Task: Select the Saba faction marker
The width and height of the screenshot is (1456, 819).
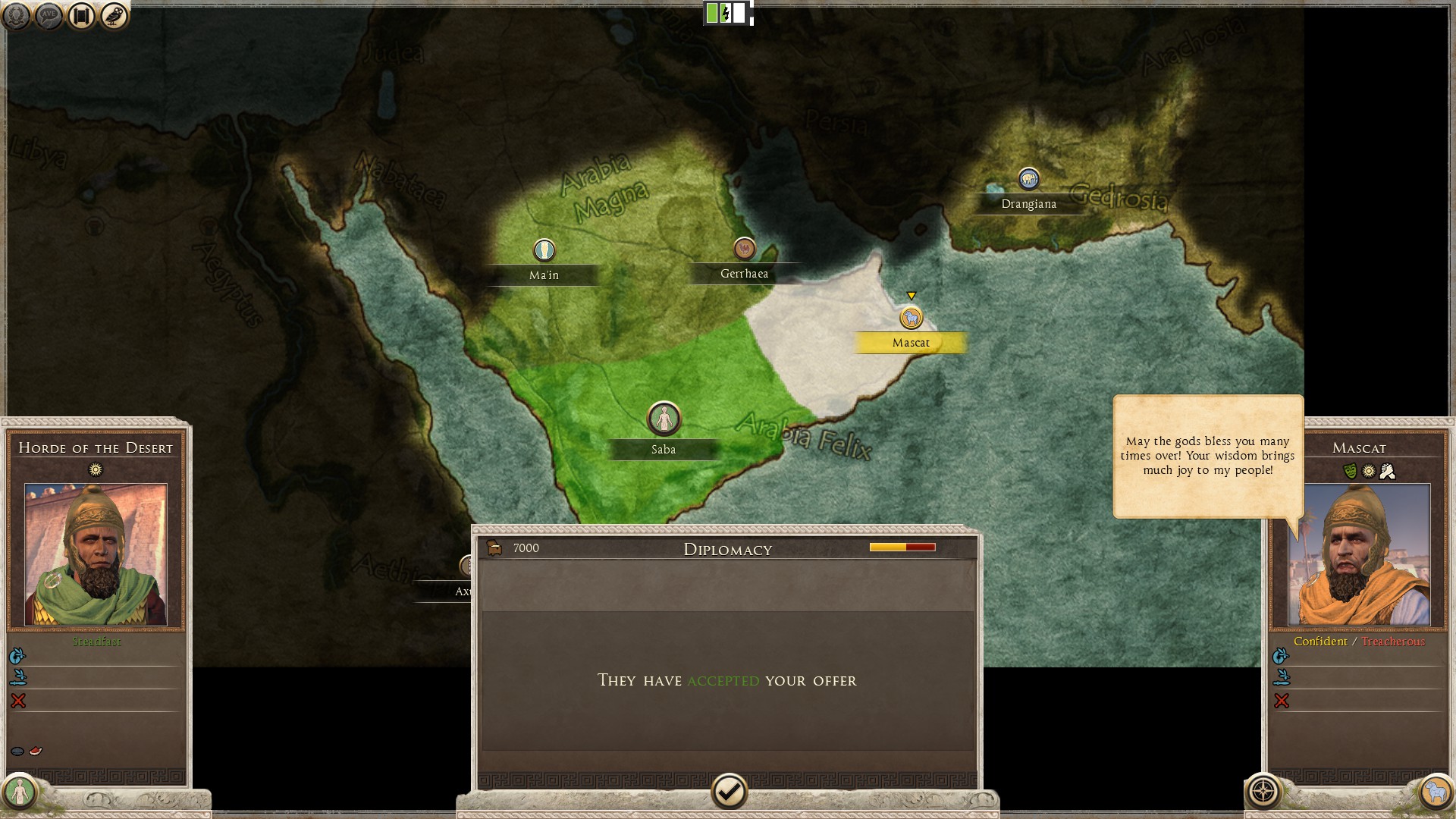Action: 664,419
